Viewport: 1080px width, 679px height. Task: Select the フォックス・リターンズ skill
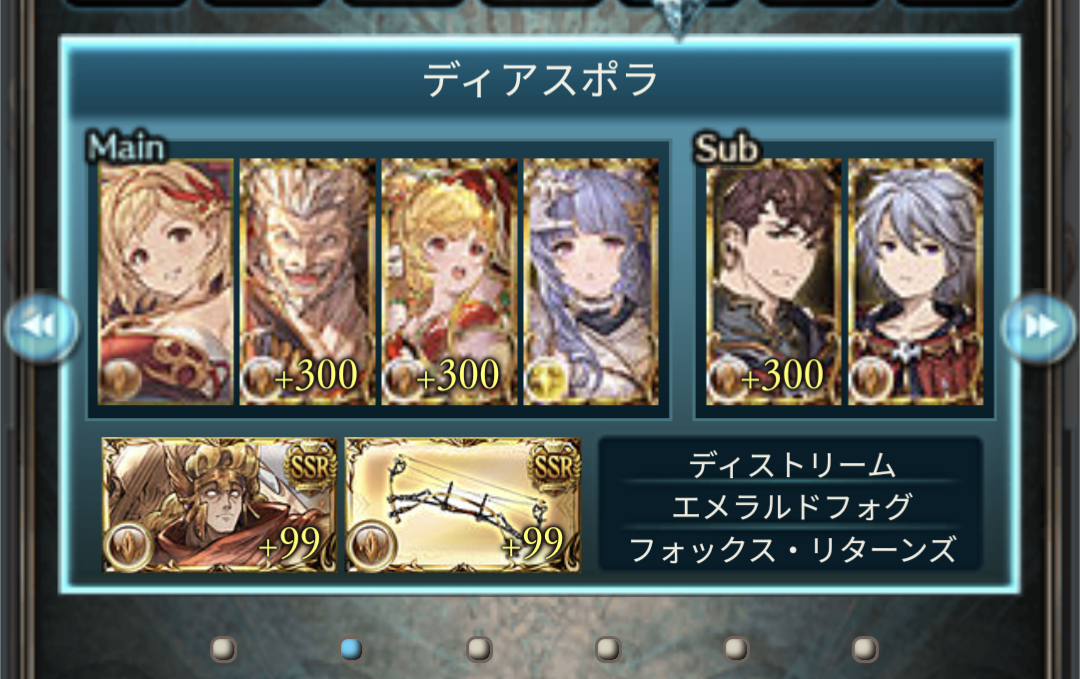click(791, 549)
